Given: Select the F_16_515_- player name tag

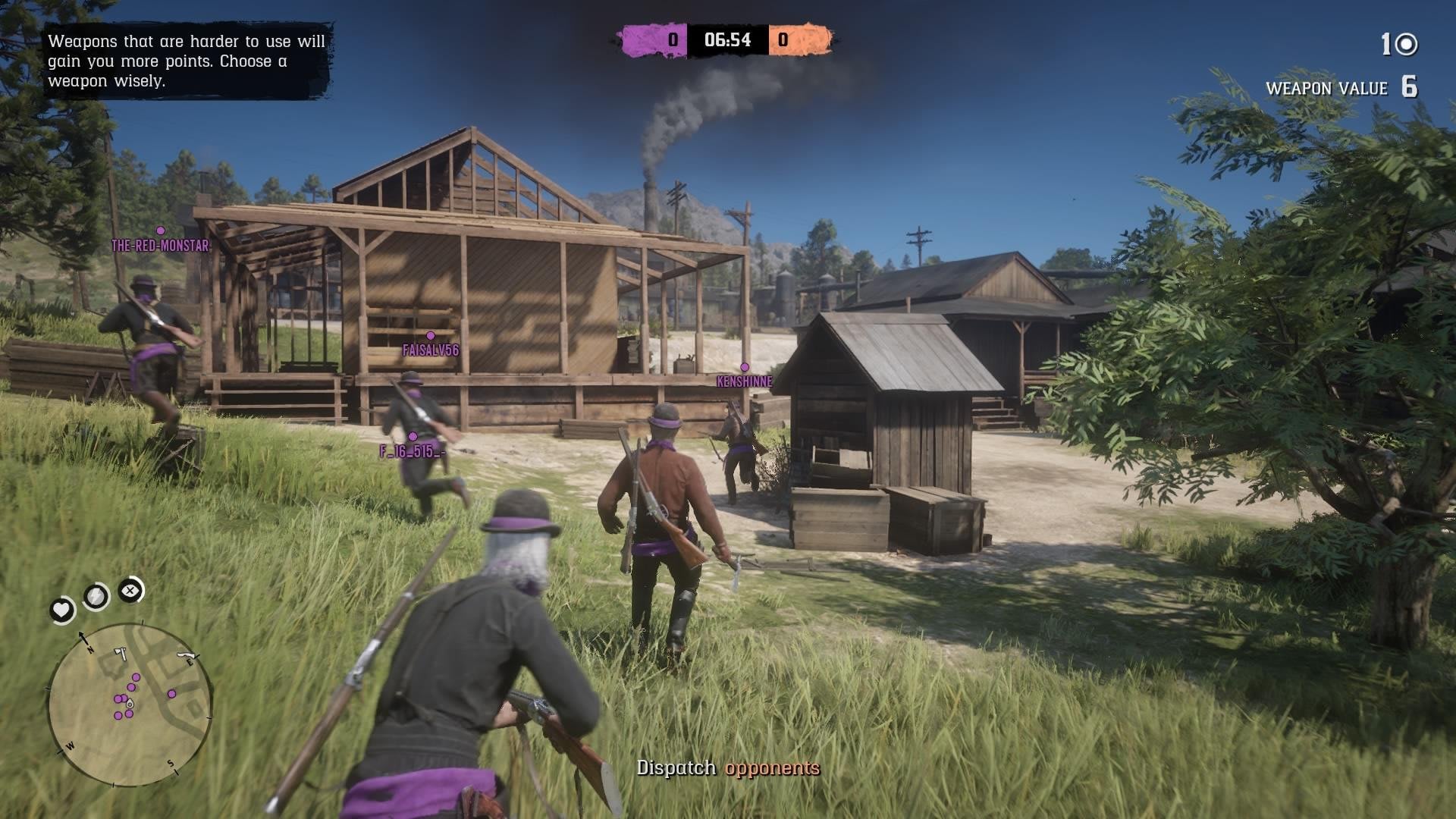Looking at the screenshot, I should click(412, 451).
